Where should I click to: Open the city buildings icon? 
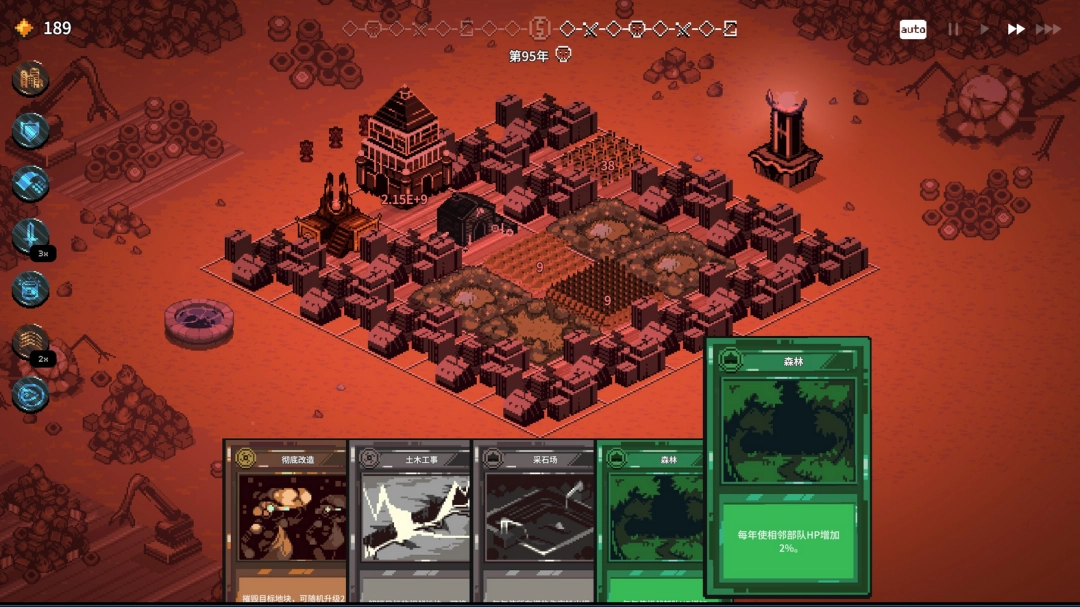pyautogui.click(x=31, y=78)
